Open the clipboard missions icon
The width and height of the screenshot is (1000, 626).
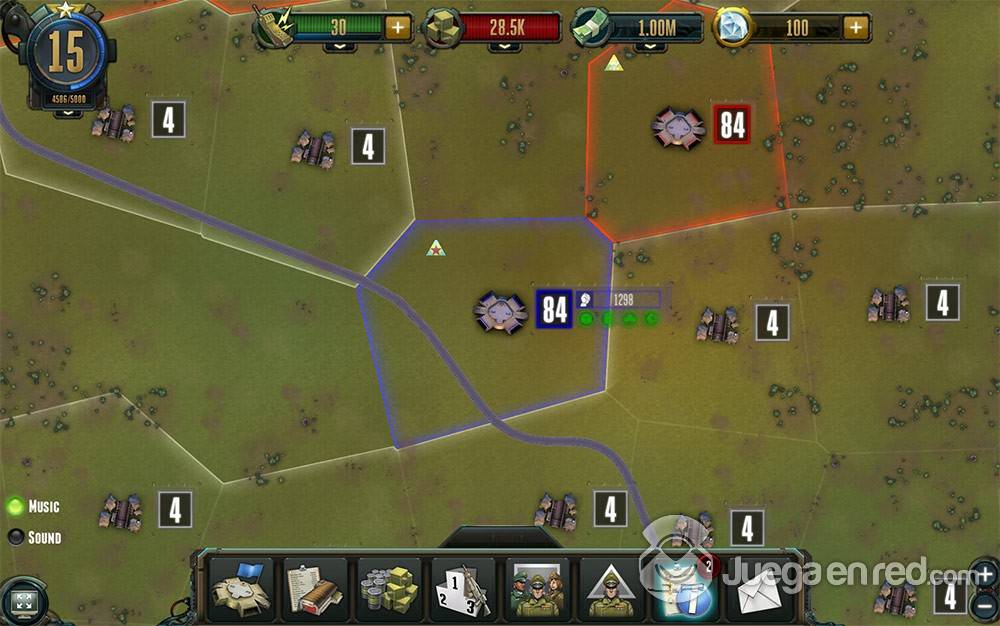[315, 589]
